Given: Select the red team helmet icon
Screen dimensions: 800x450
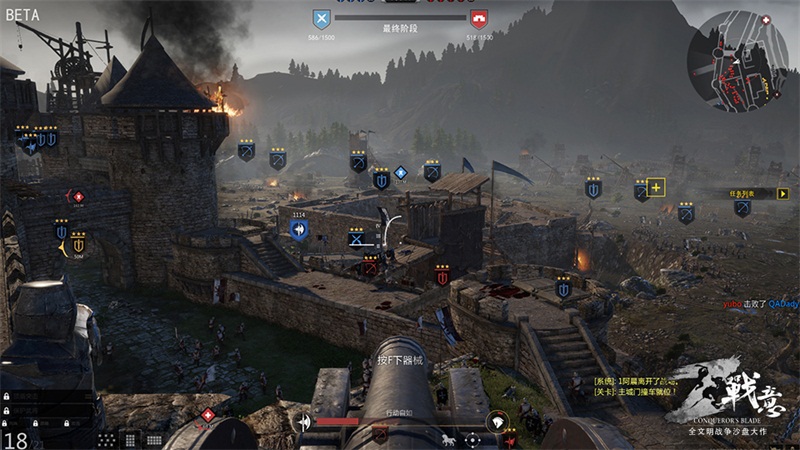Looking at the screenshot, I should tap(480, 18).
